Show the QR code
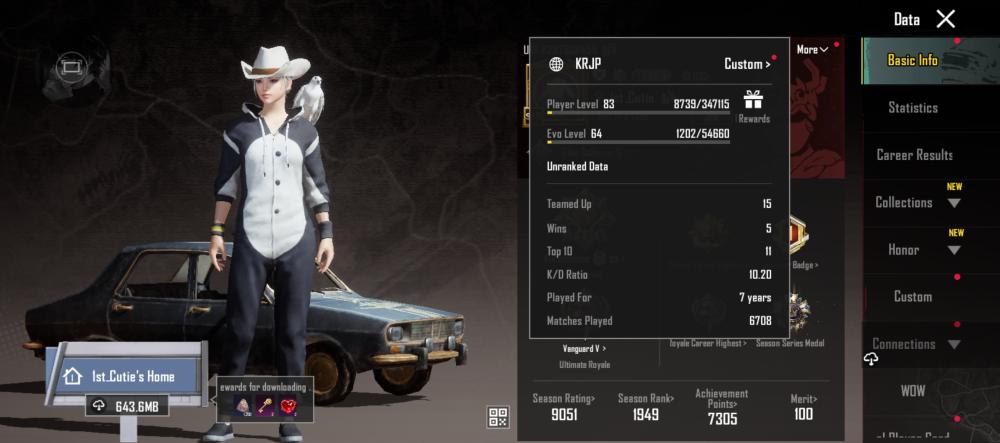 498,417
